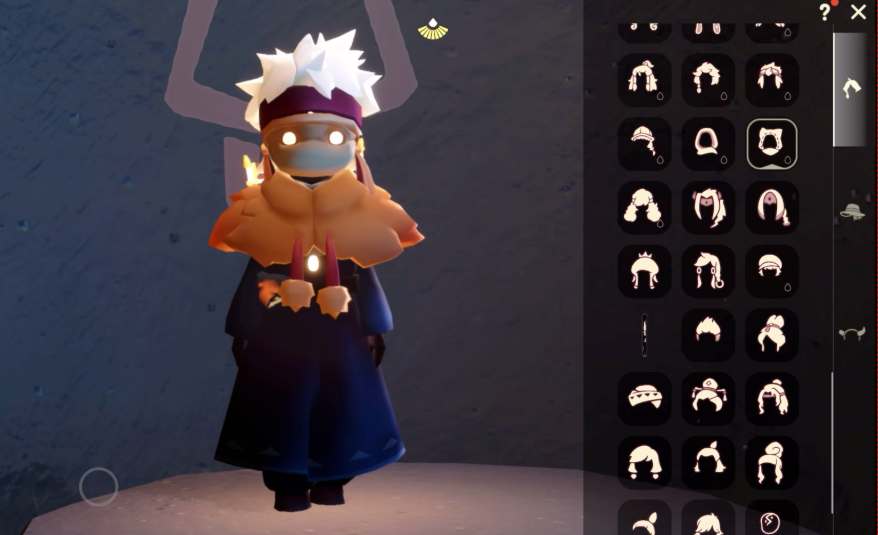Pick the twin puffy pigtails hairstyle
The width and height of the screenshot is (878, 535).
[644, 208]
